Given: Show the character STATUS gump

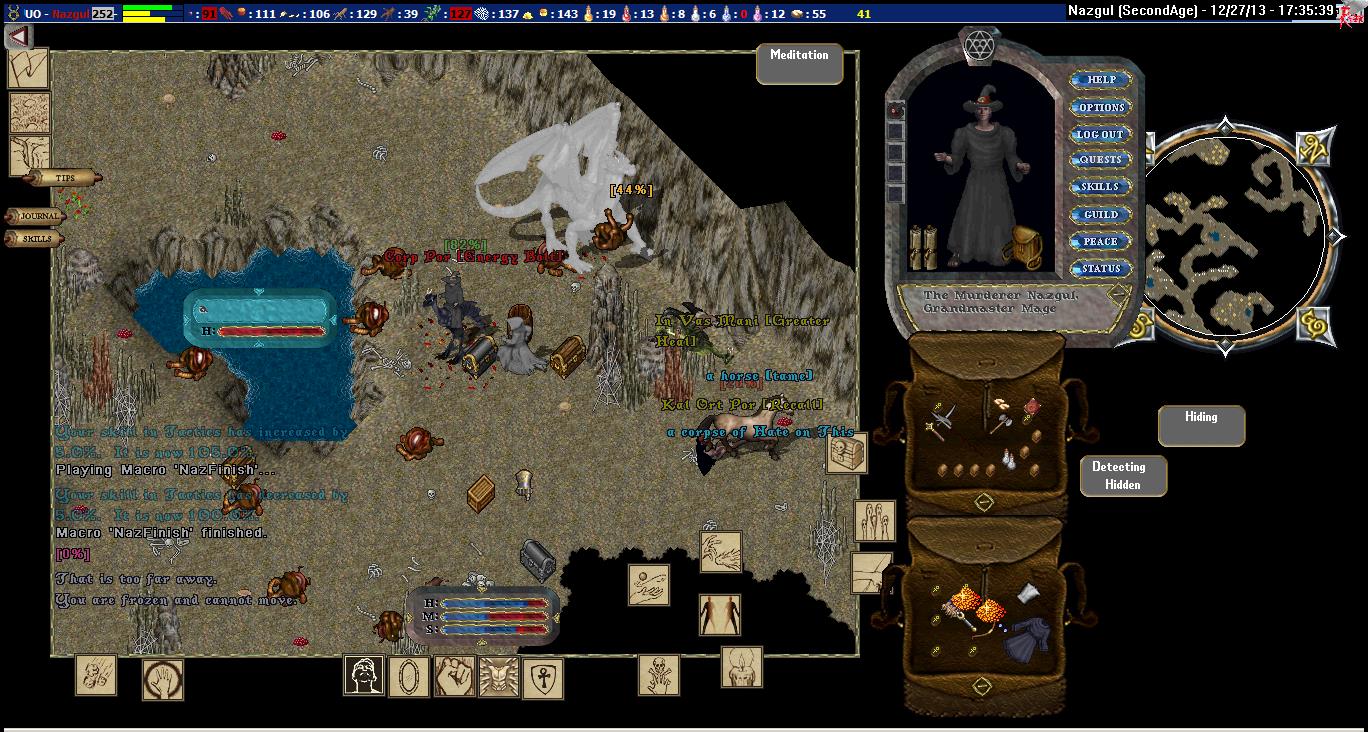Looking at the screenshot, I should click(1100, 268).
